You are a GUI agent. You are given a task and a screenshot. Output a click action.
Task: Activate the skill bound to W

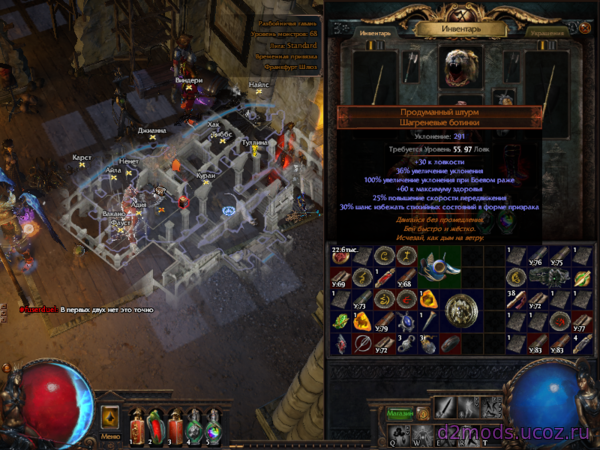[x=421, y=434]
